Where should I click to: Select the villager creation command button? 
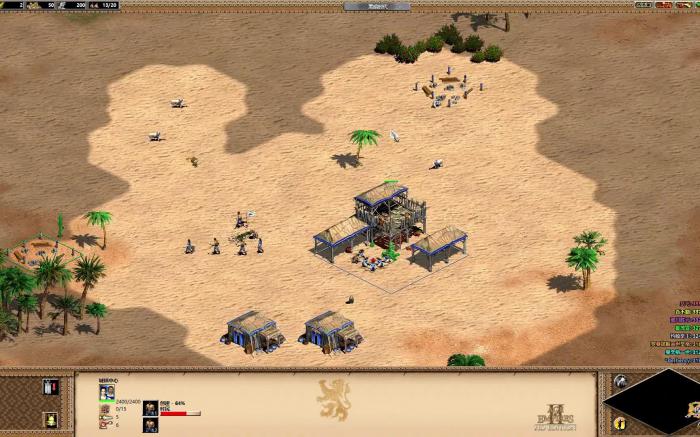click(50, 387)
